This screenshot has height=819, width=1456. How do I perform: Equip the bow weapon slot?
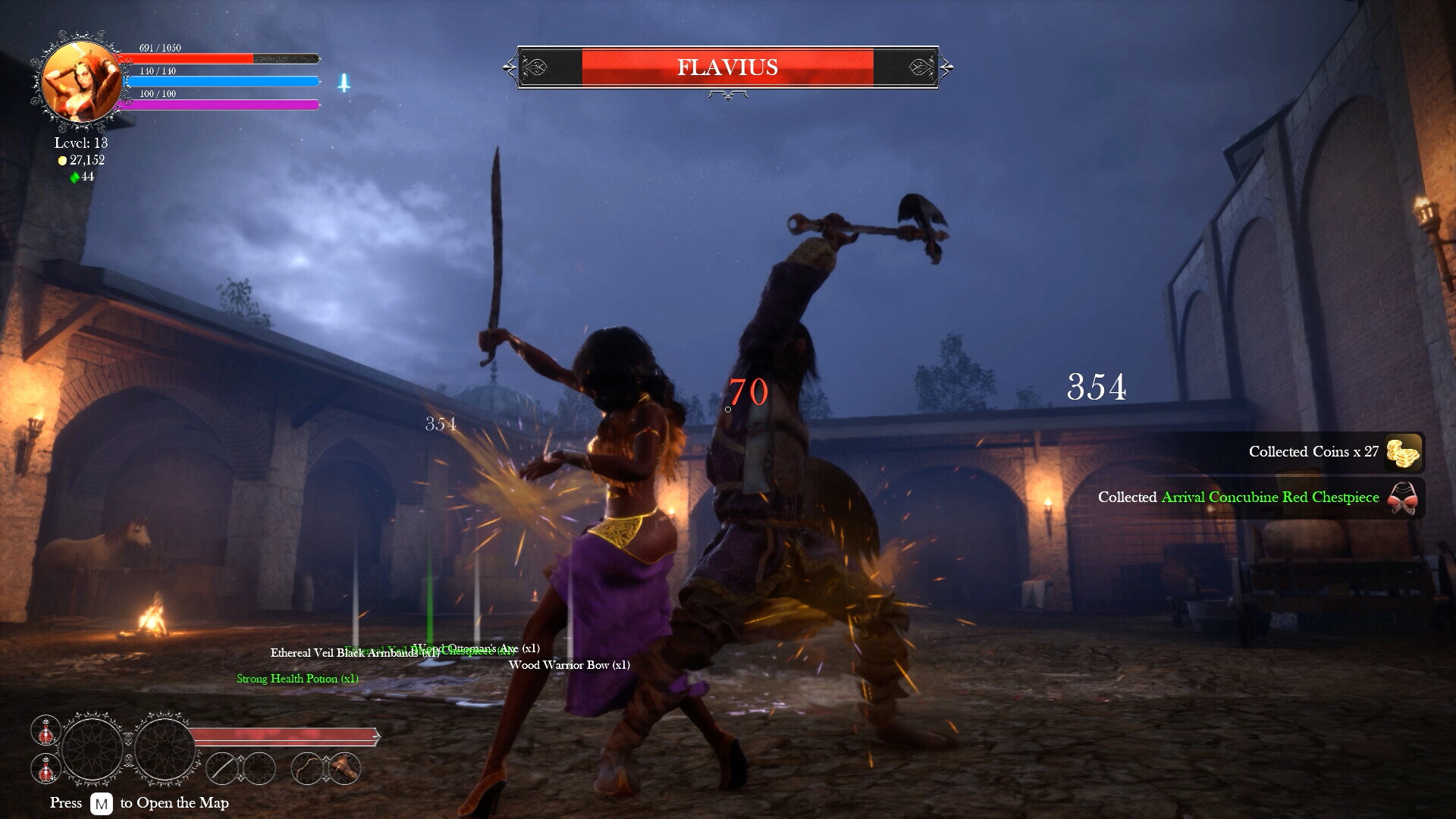(307, 768)
